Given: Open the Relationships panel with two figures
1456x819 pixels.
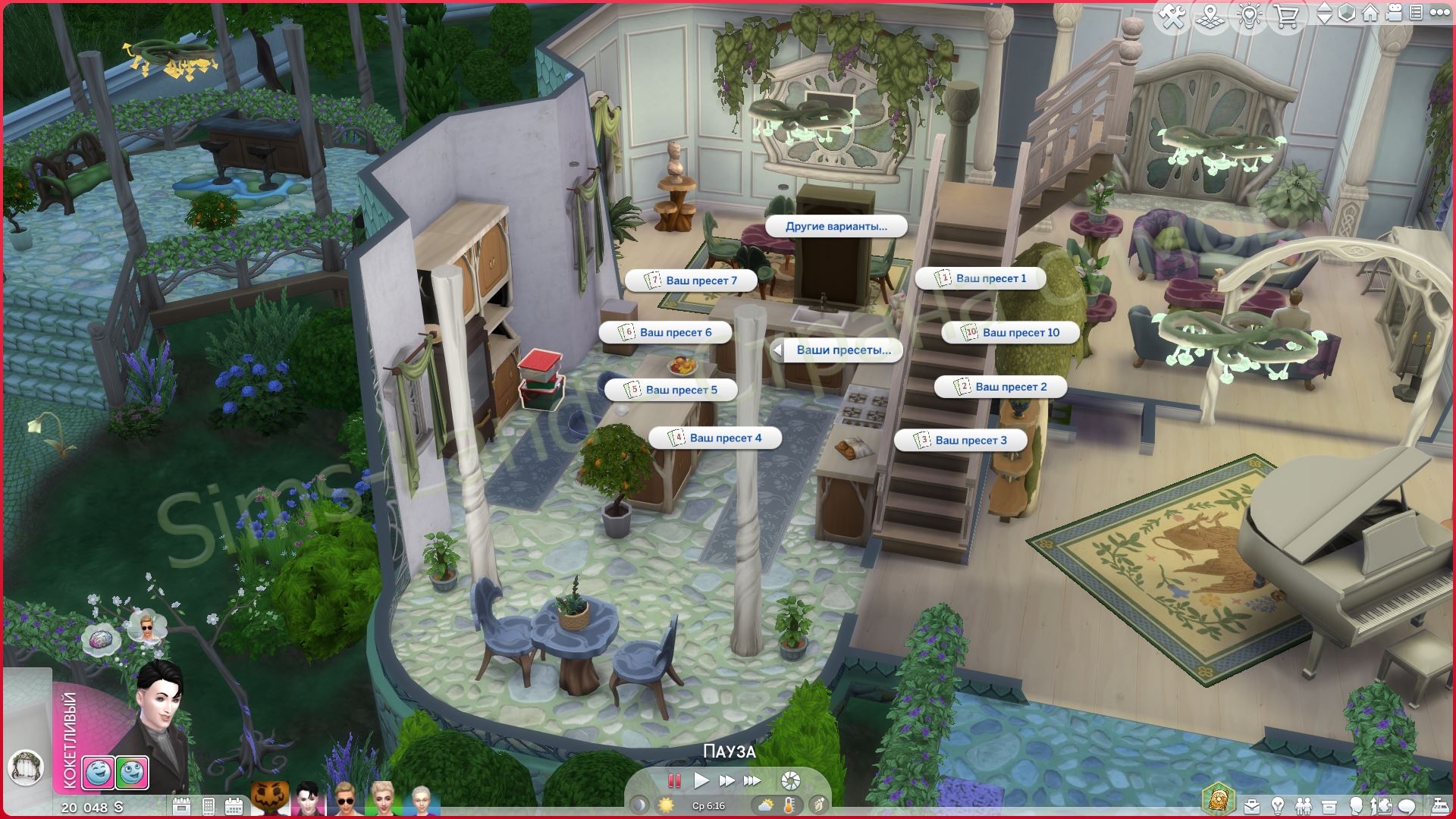Looking at the screenshot, I should (1303, 805).
